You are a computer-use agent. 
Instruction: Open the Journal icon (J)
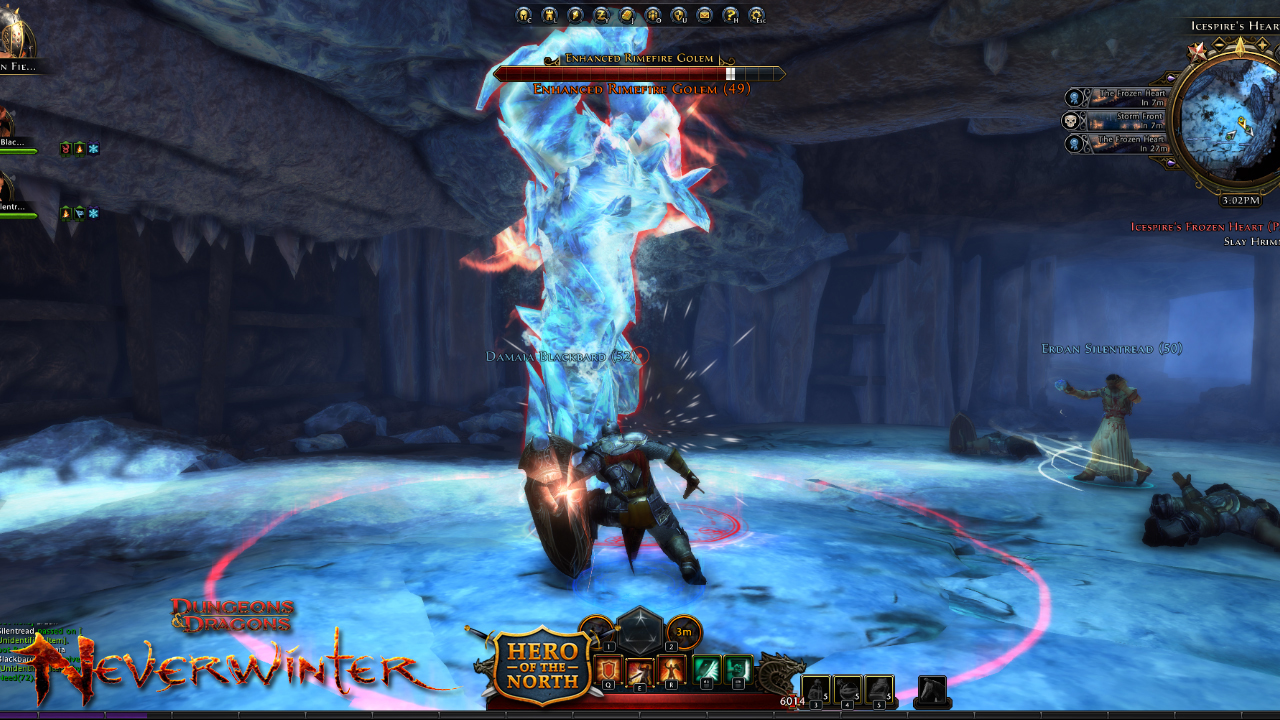click(x=625, y=15)
